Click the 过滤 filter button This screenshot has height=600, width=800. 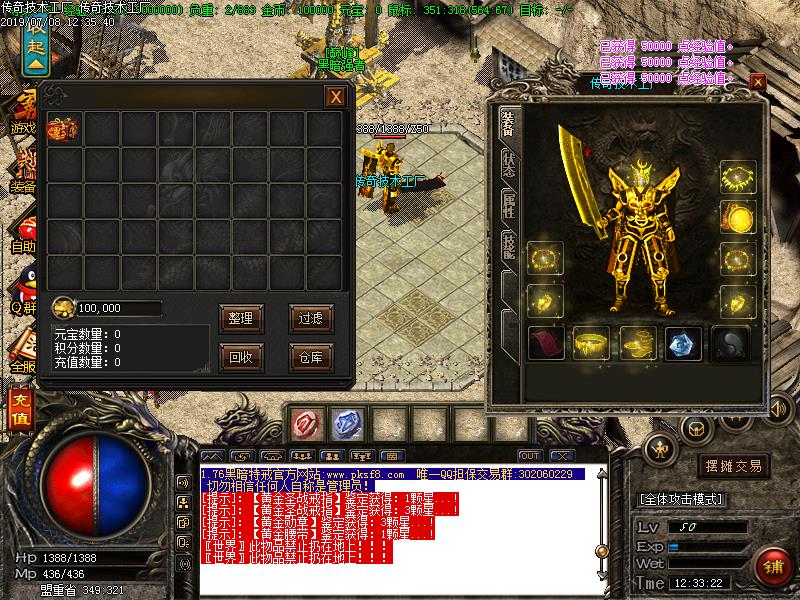310,318
